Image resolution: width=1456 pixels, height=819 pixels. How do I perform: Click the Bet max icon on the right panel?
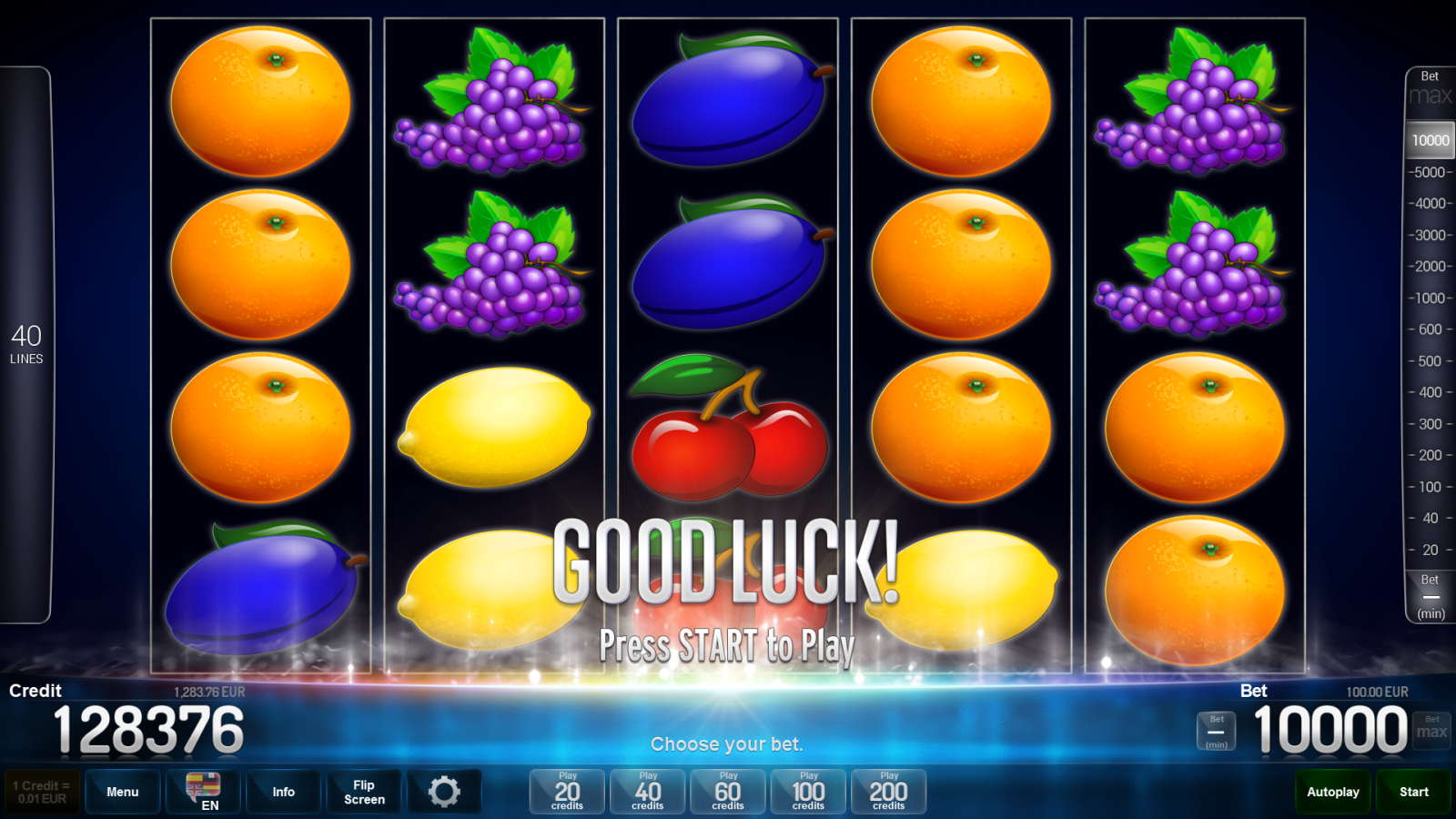coord(1430,86)
